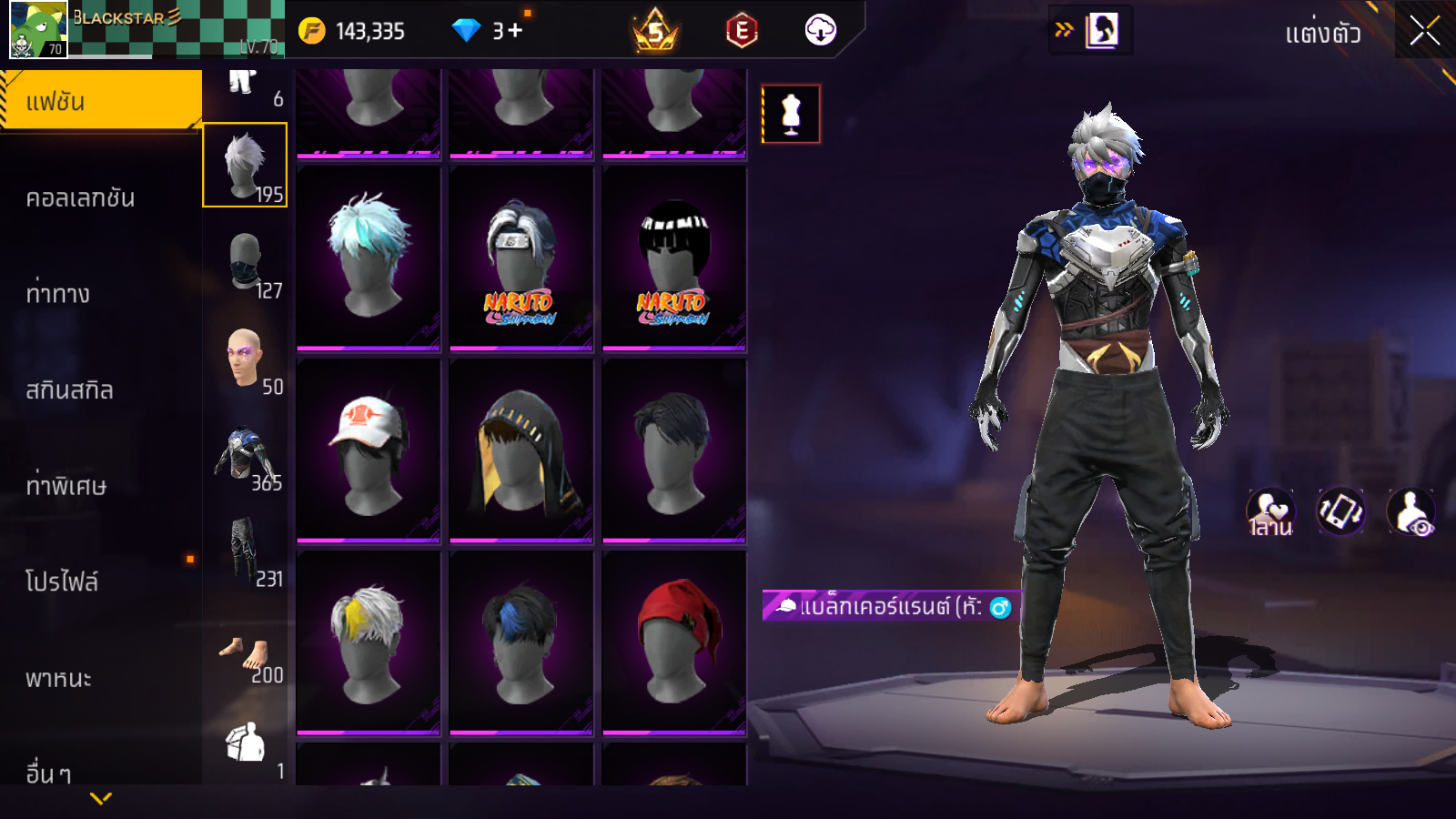
Task: Add diamonds with the plus button
Action: click(515, 31)
